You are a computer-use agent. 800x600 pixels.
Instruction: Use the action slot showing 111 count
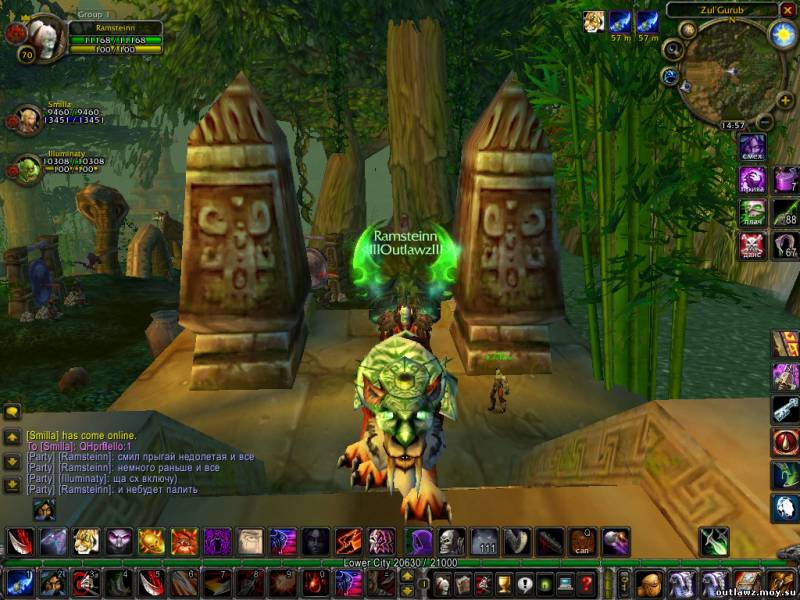click(x=484, y=542)
